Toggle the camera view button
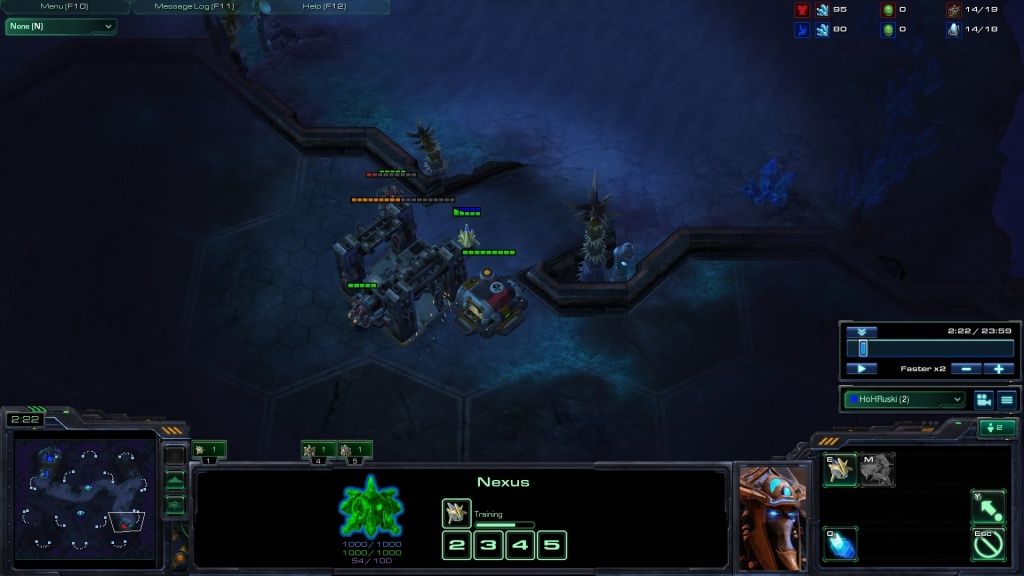The width and height of the screenshot is (1024, 576). click(983, 400)
